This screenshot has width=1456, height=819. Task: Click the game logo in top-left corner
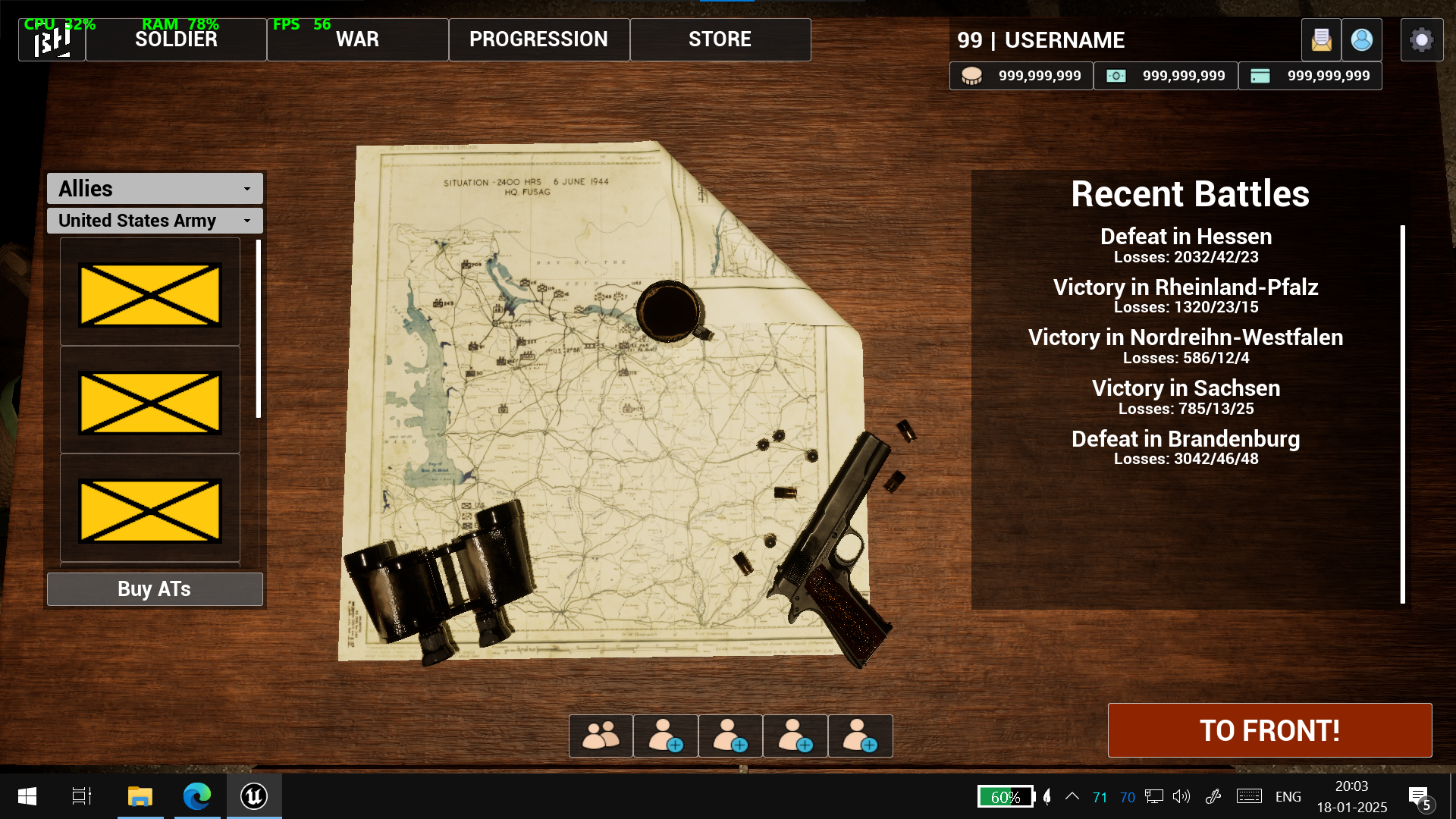pyautogui.click(x=52, y=39)
